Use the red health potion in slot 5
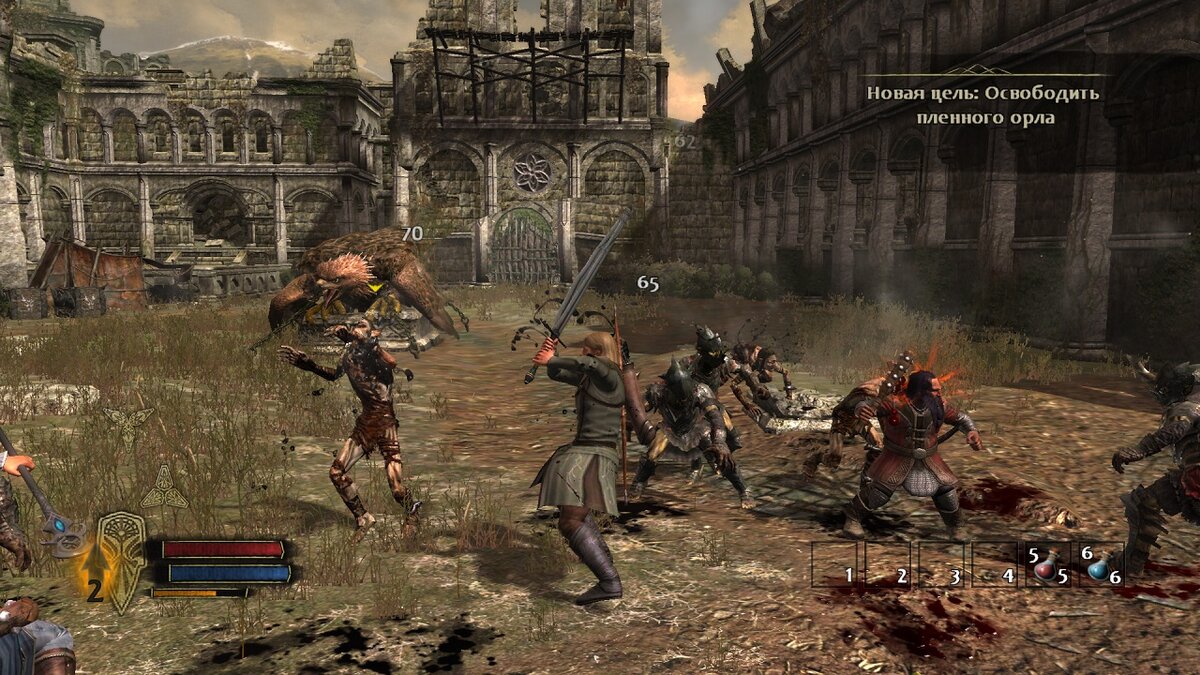The height and width of the screenshot is (675, 1200). point(1047,566)
